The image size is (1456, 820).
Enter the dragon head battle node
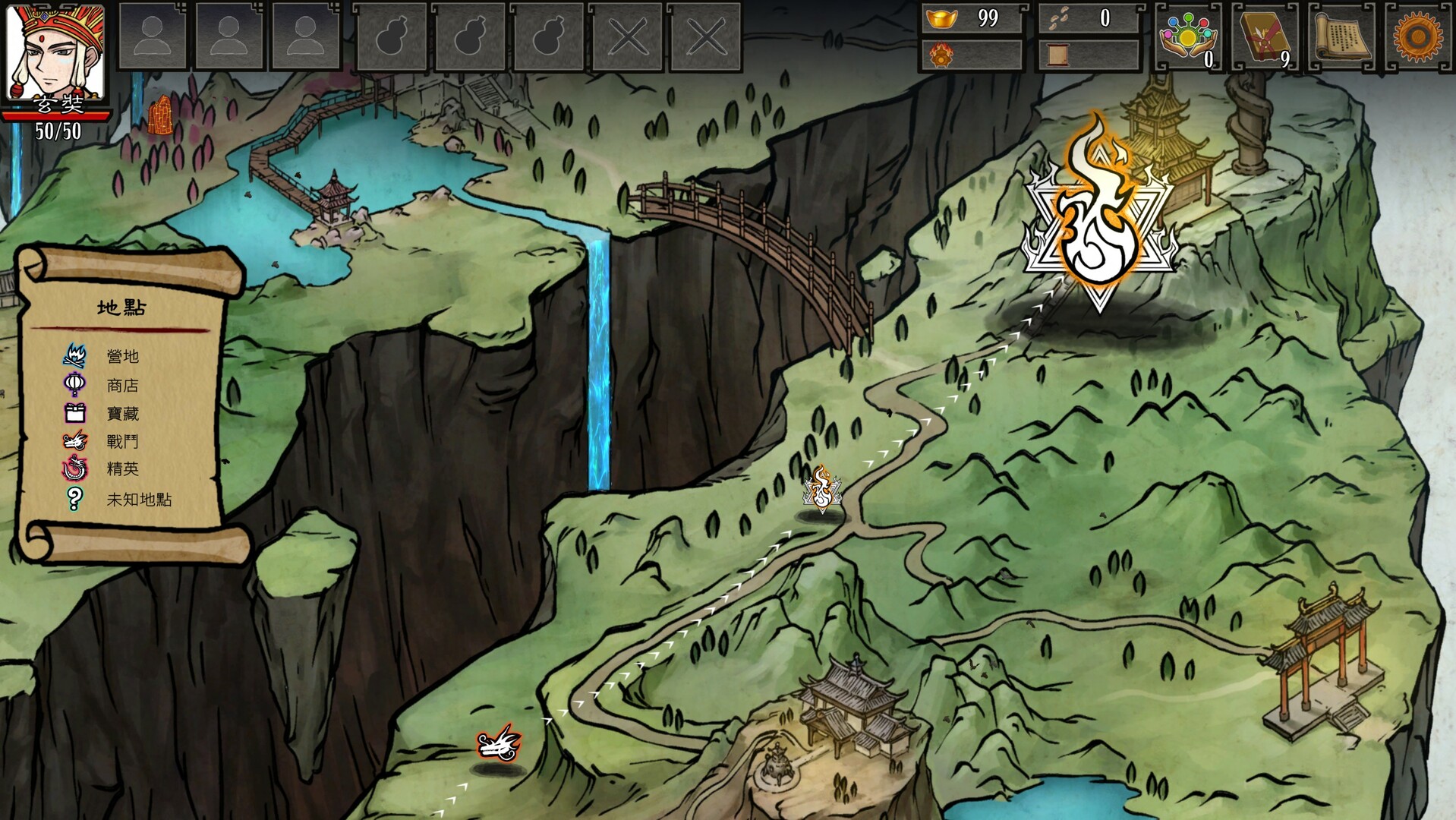(499, 742)
